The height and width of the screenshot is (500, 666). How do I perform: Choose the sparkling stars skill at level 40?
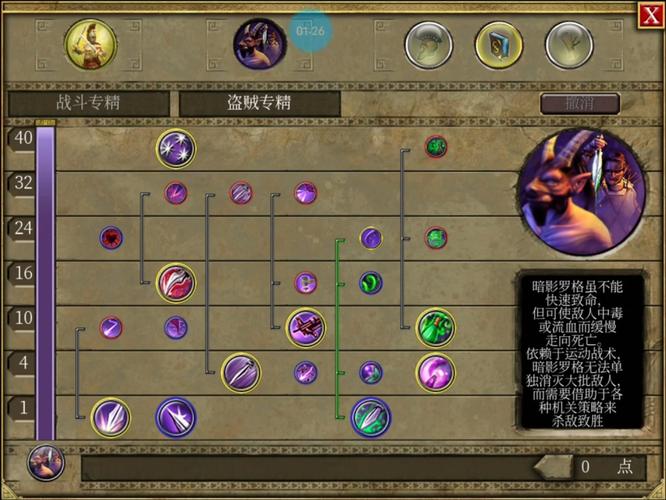click(175, 148)
